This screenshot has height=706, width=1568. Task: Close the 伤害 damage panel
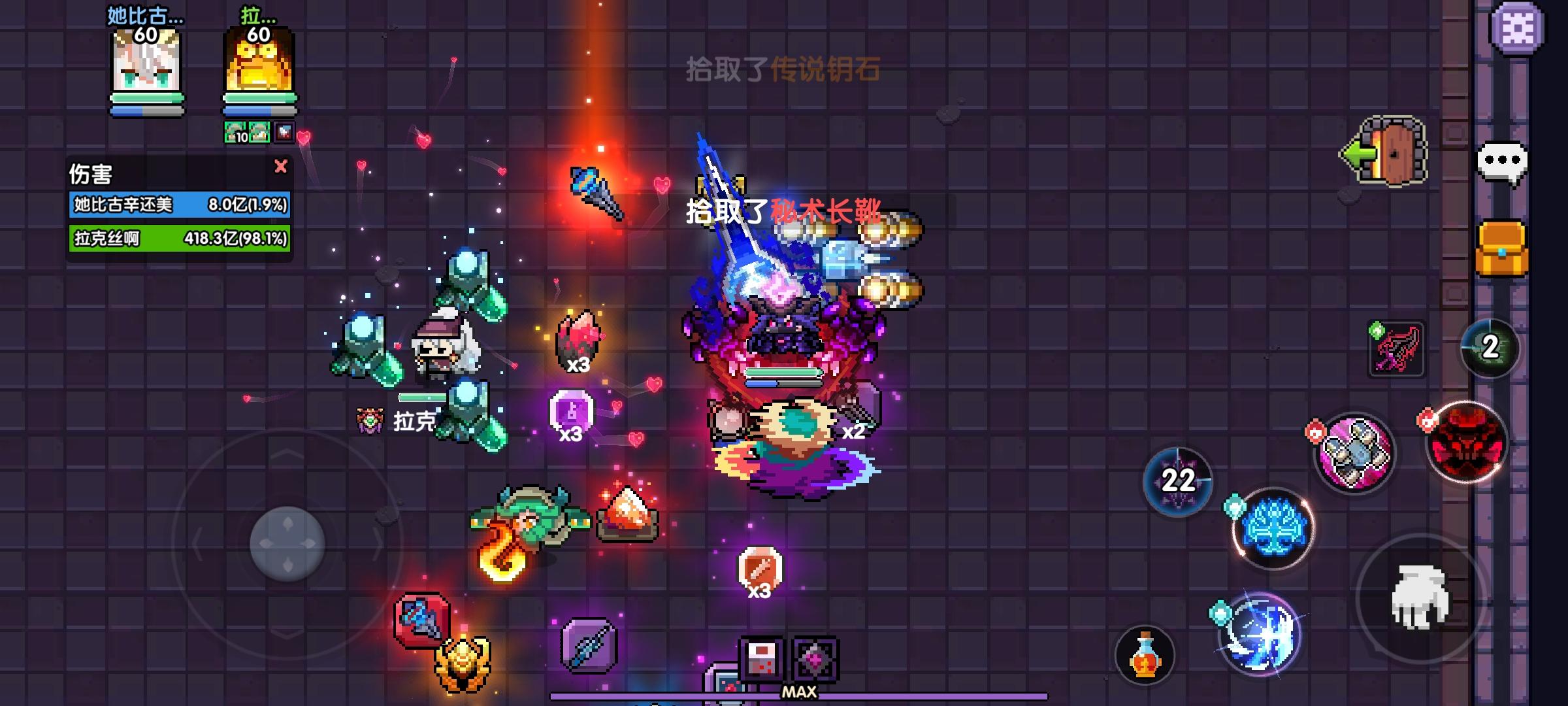(281, 166)
